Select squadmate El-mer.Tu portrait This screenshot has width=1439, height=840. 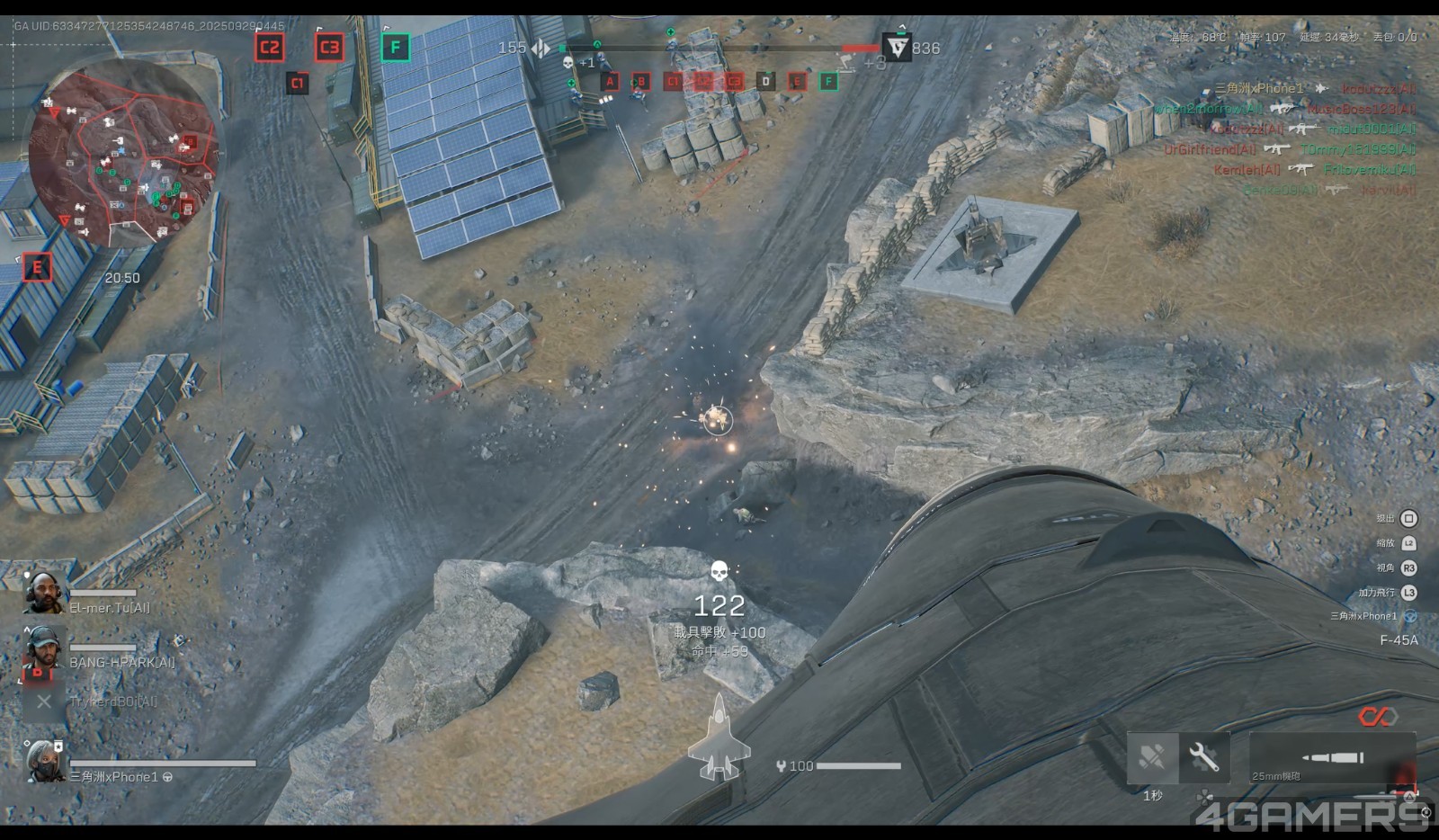point(43,594)
